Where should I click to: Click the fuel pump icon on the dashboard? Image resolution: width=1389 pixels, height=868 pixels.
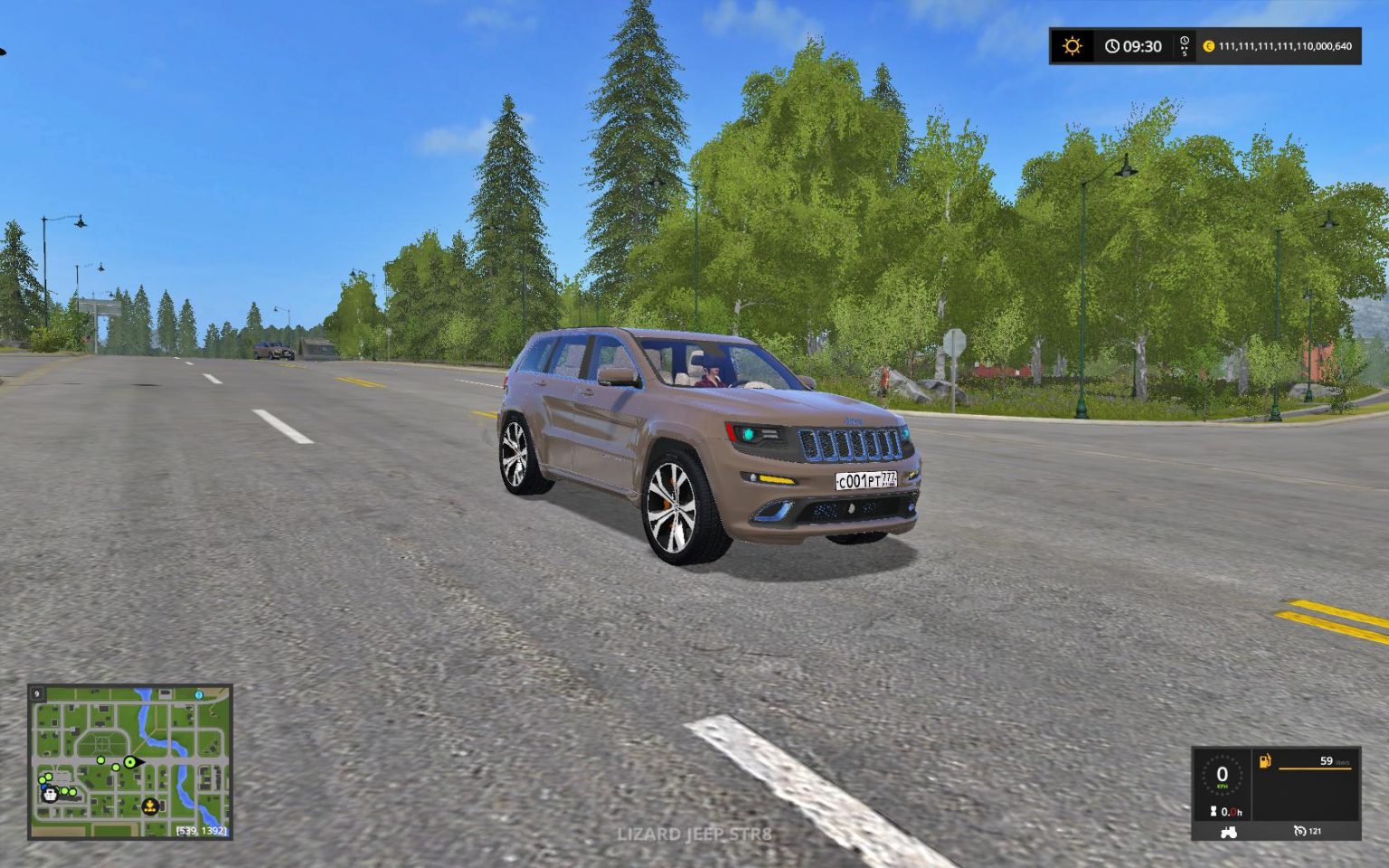pyautogui.click(x=1265, y=762)
